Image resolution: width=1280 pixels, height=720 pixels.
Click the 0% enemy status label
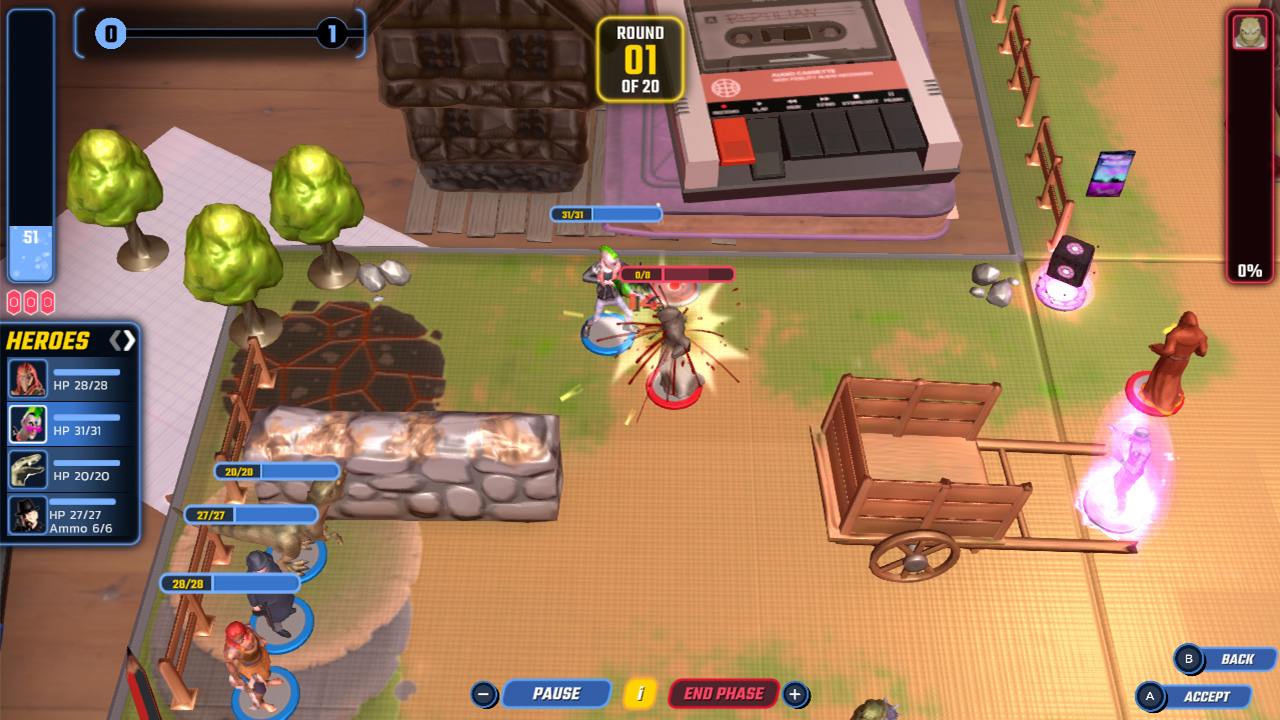point(1248,268)
